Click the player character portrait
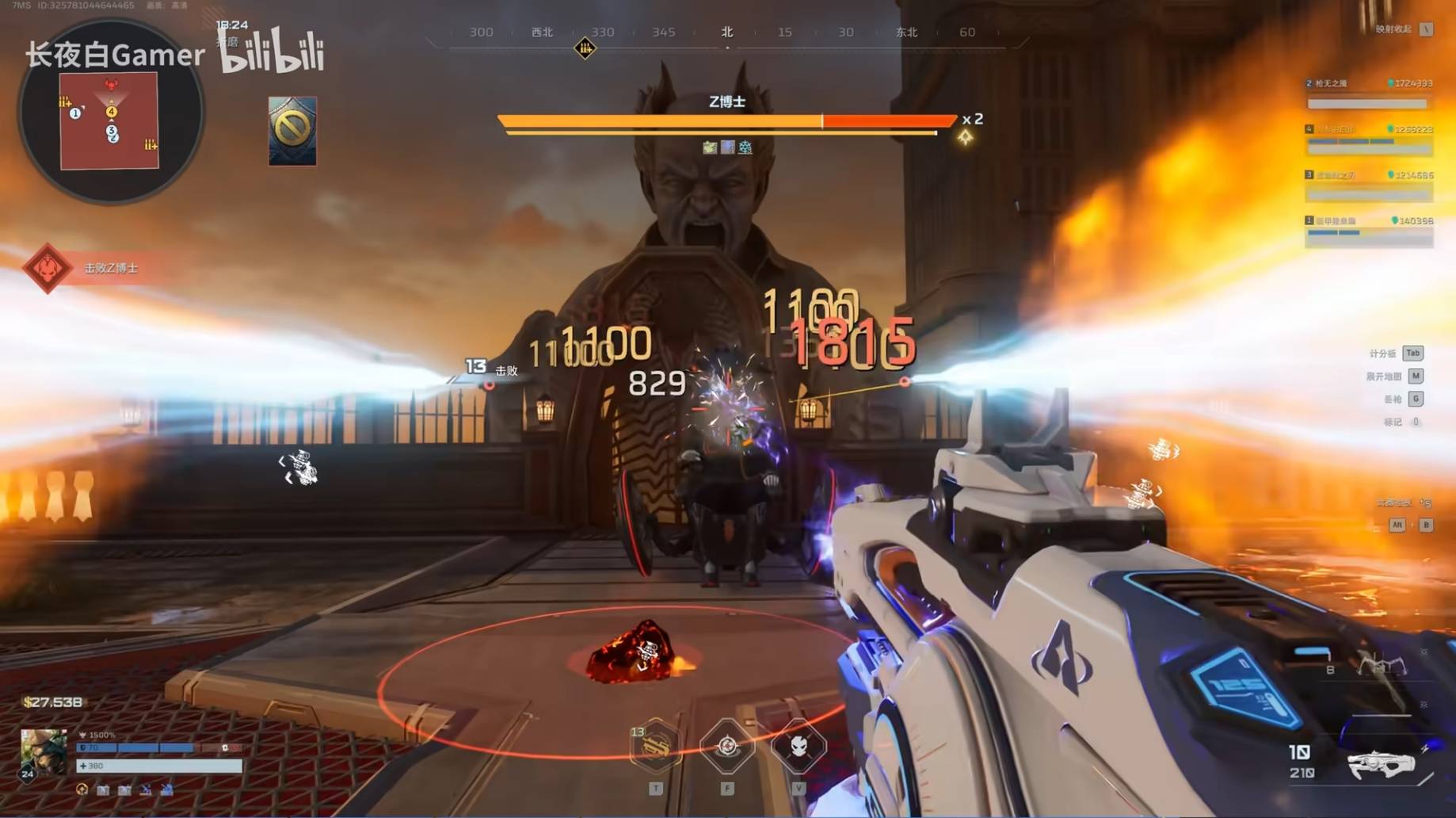1456x818 pixels. pyautogui.click(x=43, y=751)
